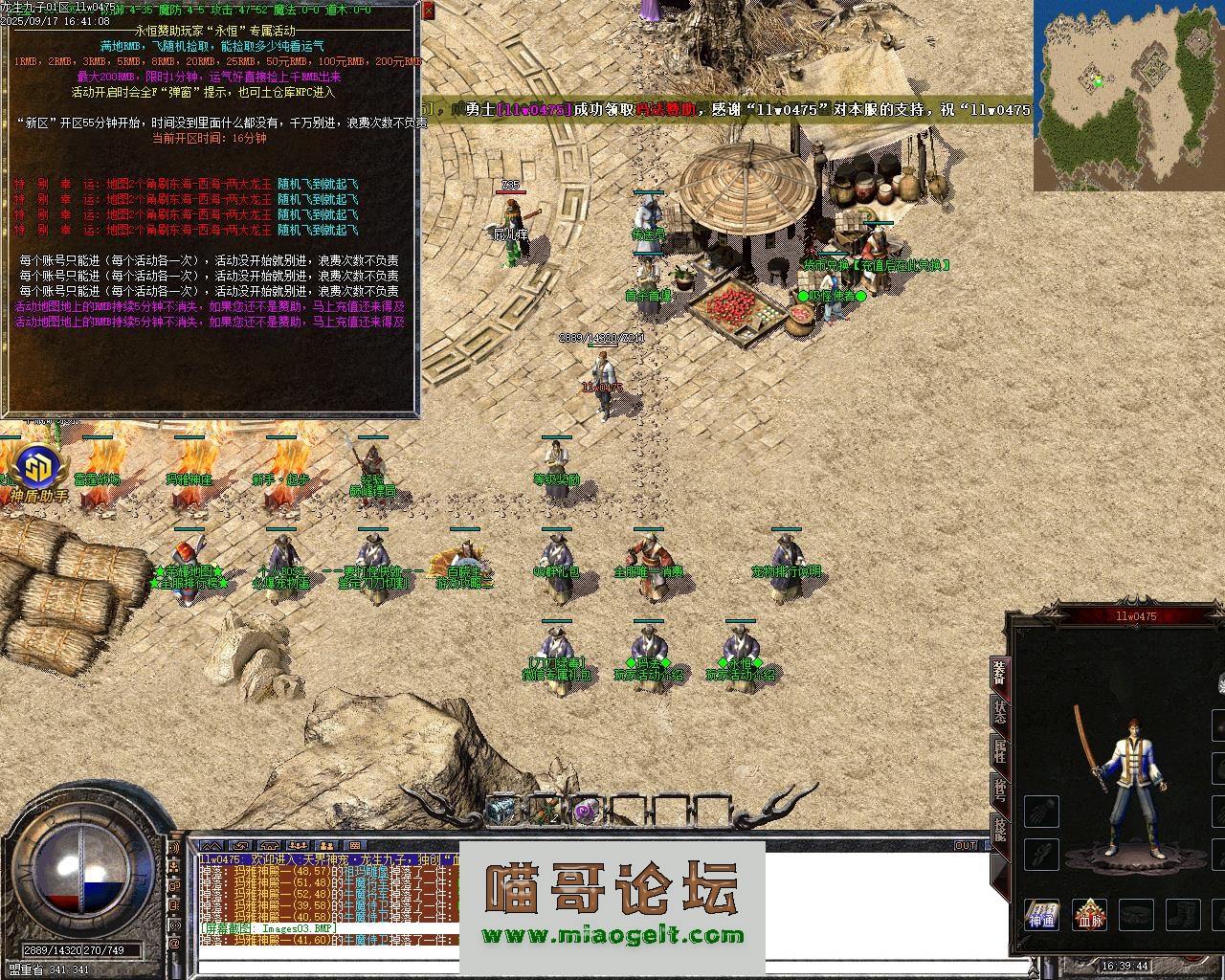This screenshot has width=1225, height=980.
Task: Use the silver chest in the hotbar
Action: coord(501,811)
